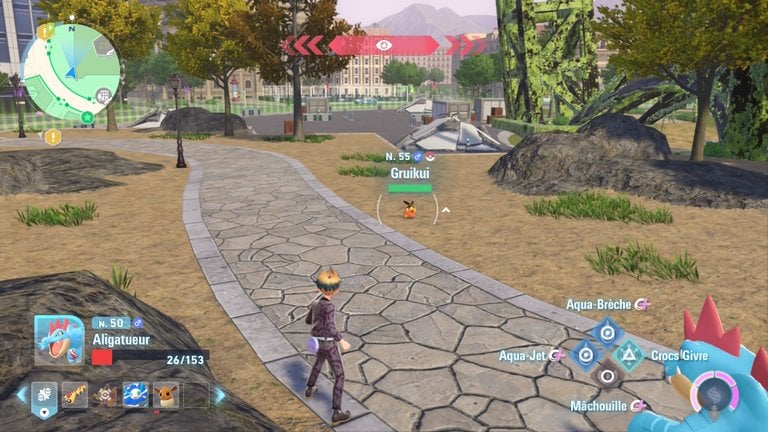Pick the brown Pokémon party slot
The height and width of the screenshot is (432, 768).
105,395
